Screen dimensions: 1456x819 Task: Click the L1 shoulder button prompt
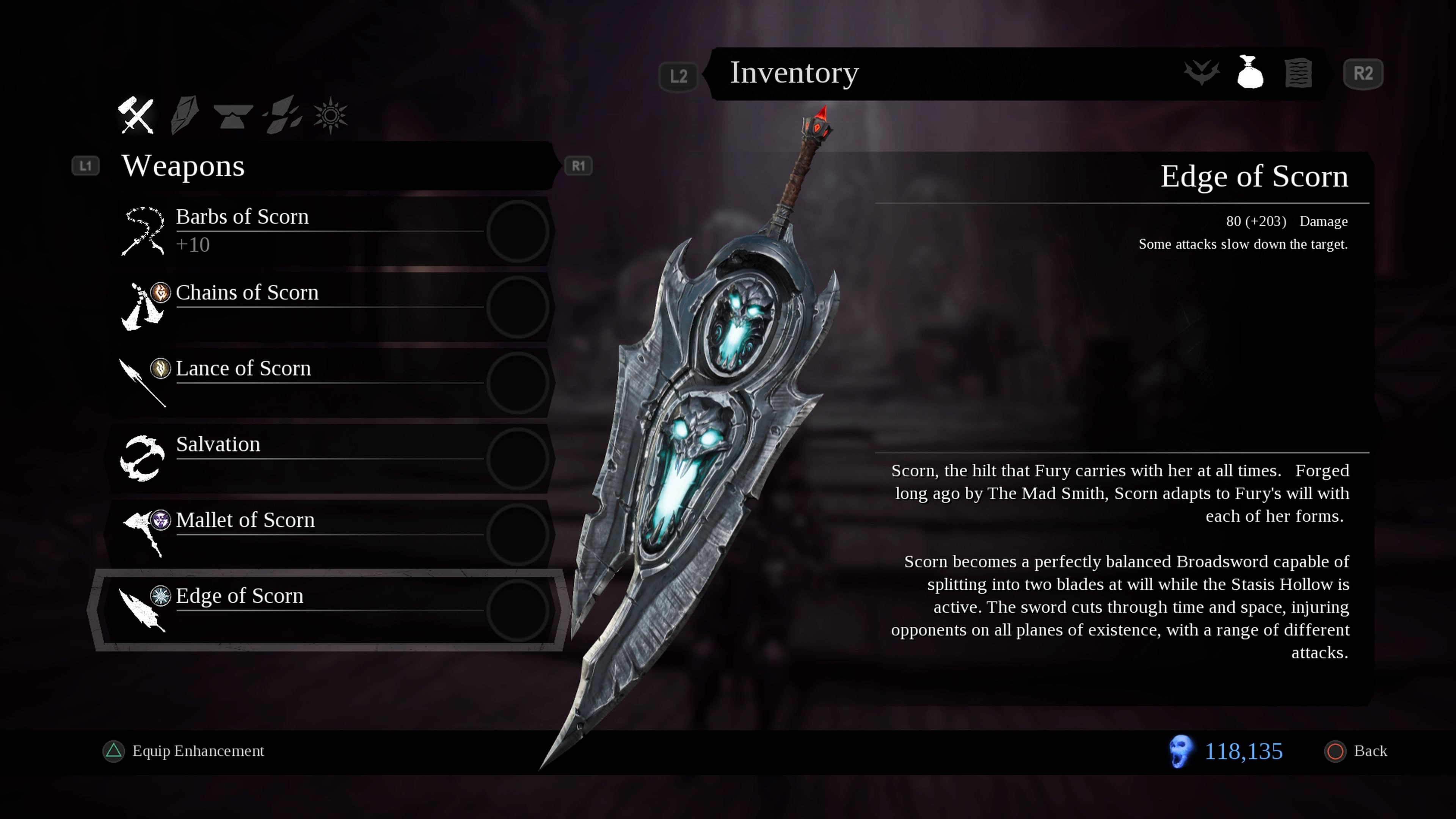[x=86, y=165]
